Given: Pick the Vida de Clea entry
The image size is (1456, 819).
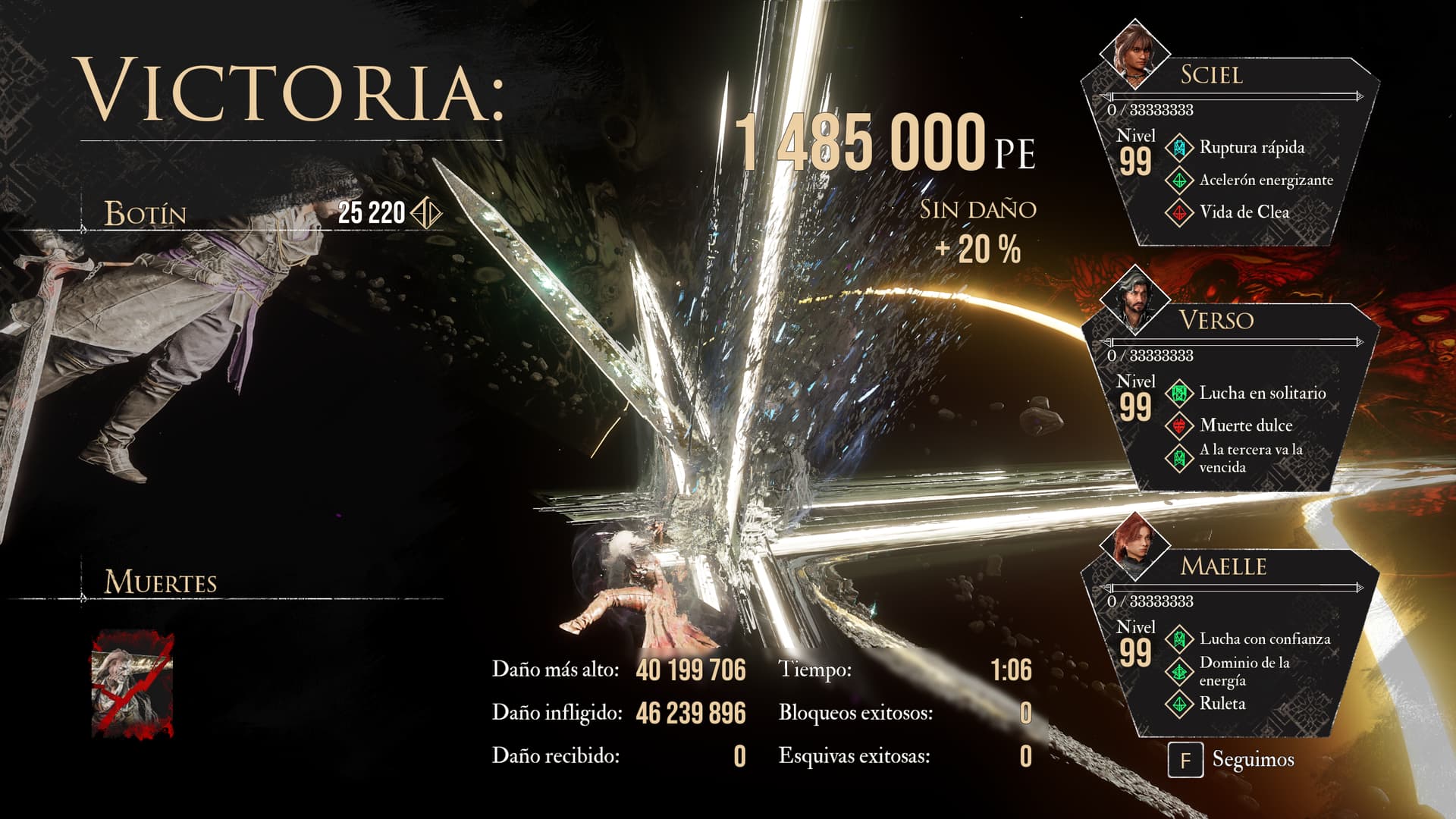Looking at the screenshot, I should pos(1243,212).
